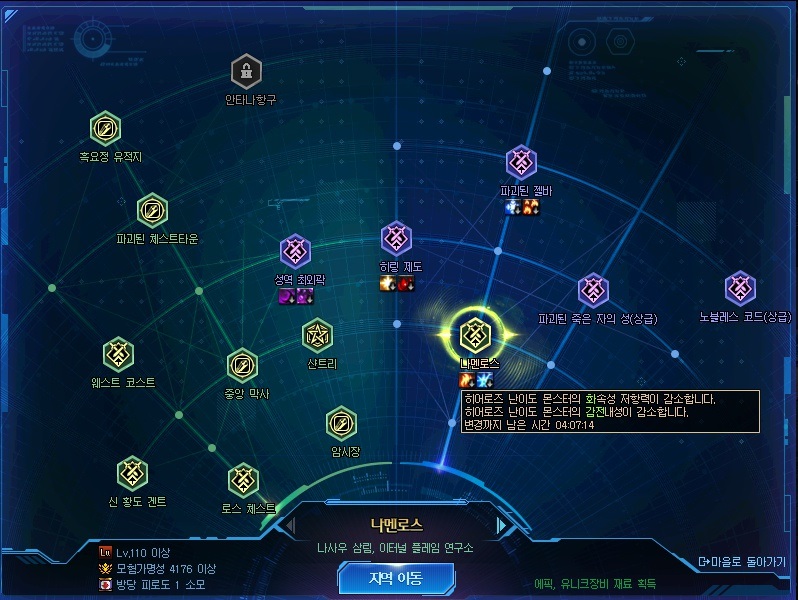Pick the 노블레스 코드(상급) node
This screenshot has width=798, height=600.
(x=740, y=288)
